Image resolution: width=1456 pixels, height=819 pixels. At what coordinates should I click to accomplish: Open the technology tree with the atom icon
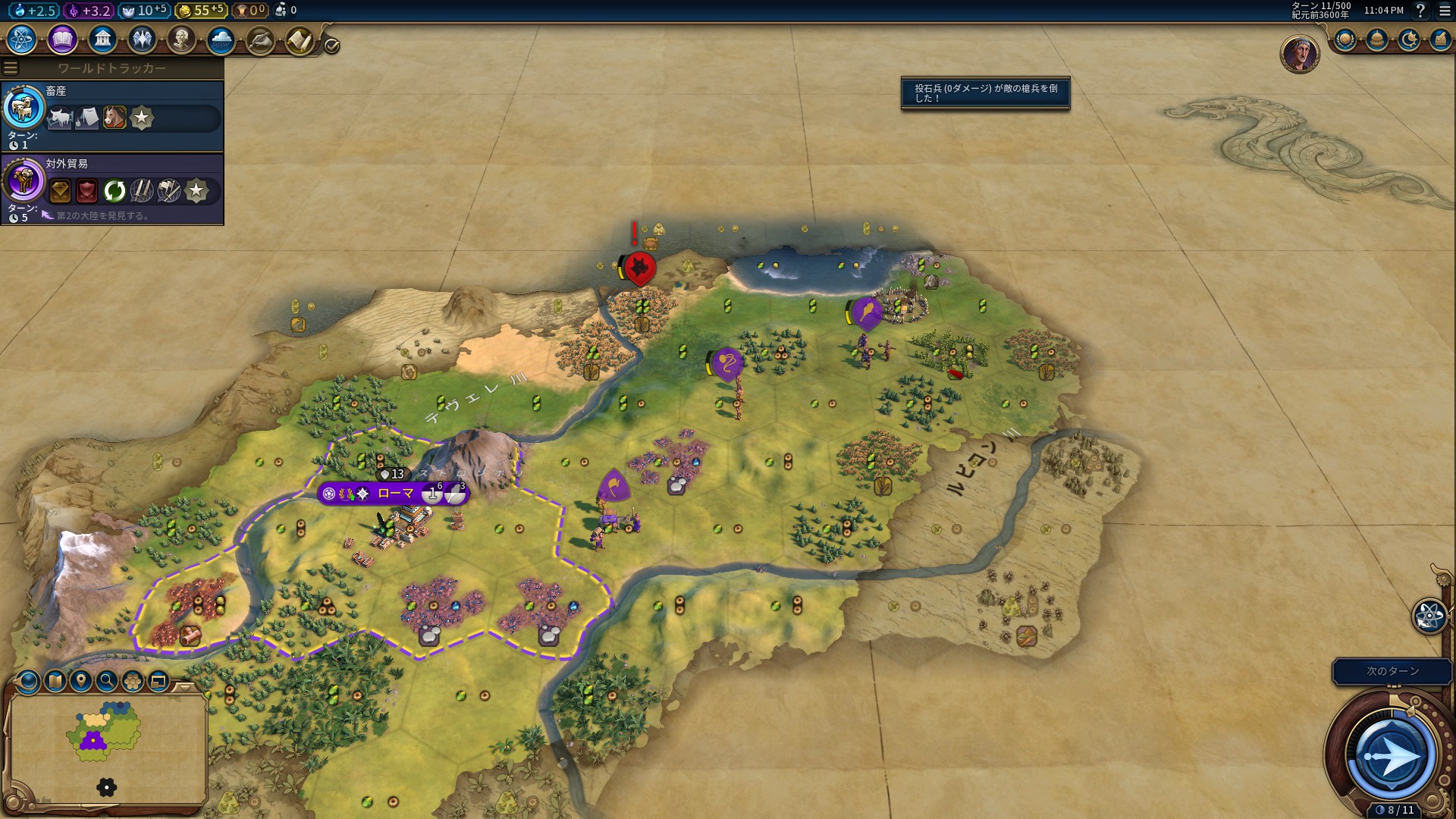click(22, 39)
